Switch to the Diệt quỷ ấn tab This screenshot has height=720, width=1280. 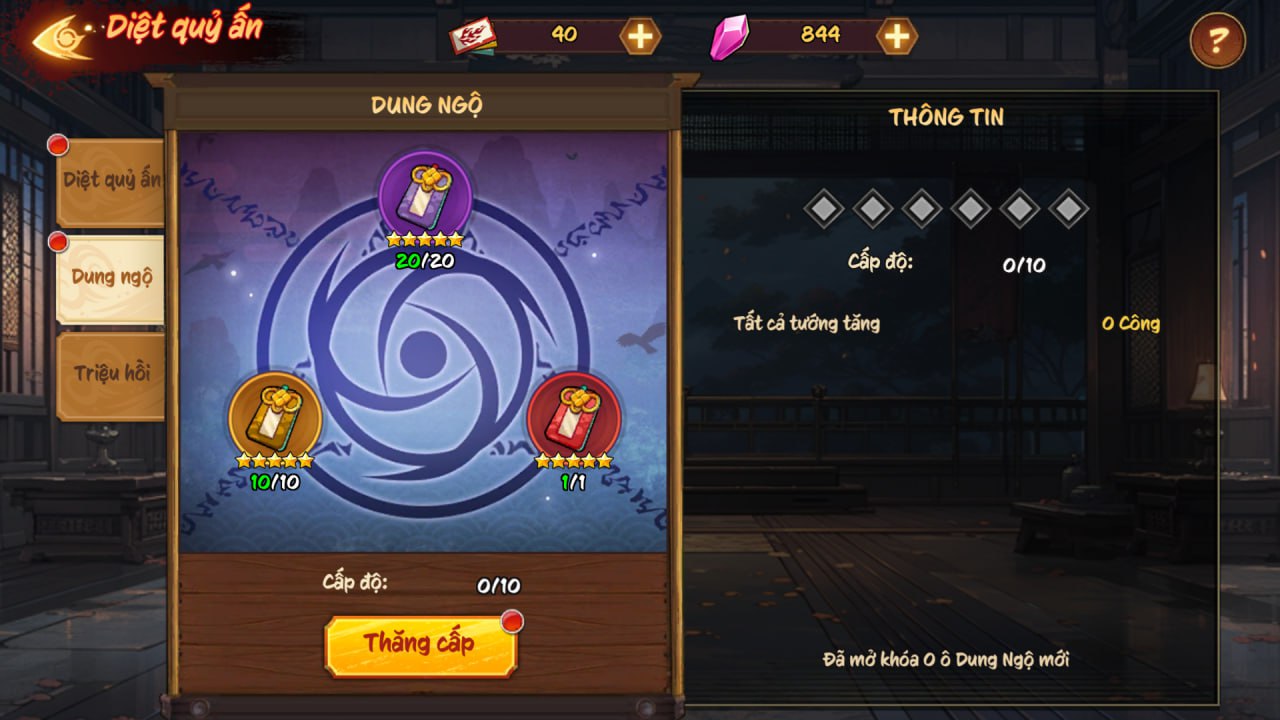111,181
